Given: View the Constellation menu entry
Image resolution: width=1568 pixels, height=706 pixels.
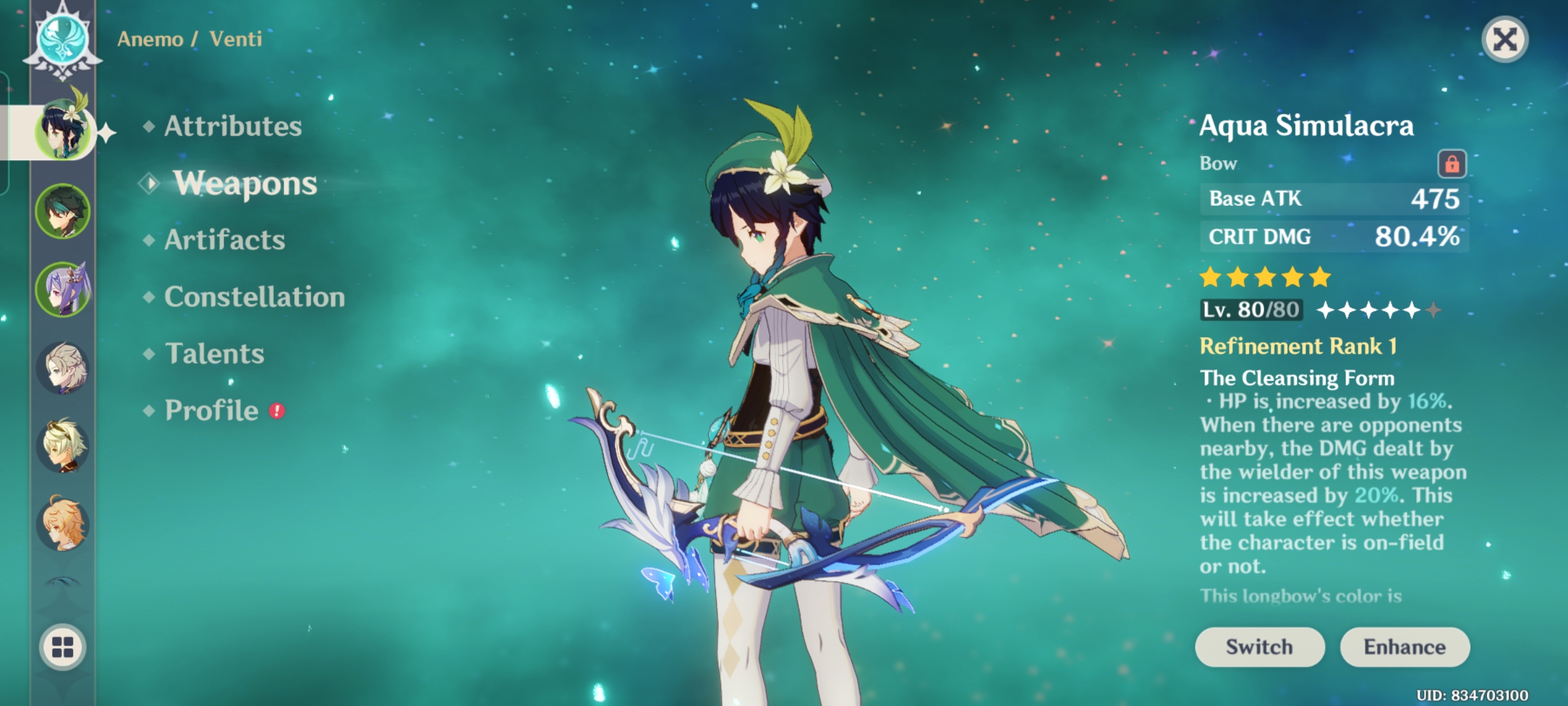Looking at the screenshot, I should (253, 297).
